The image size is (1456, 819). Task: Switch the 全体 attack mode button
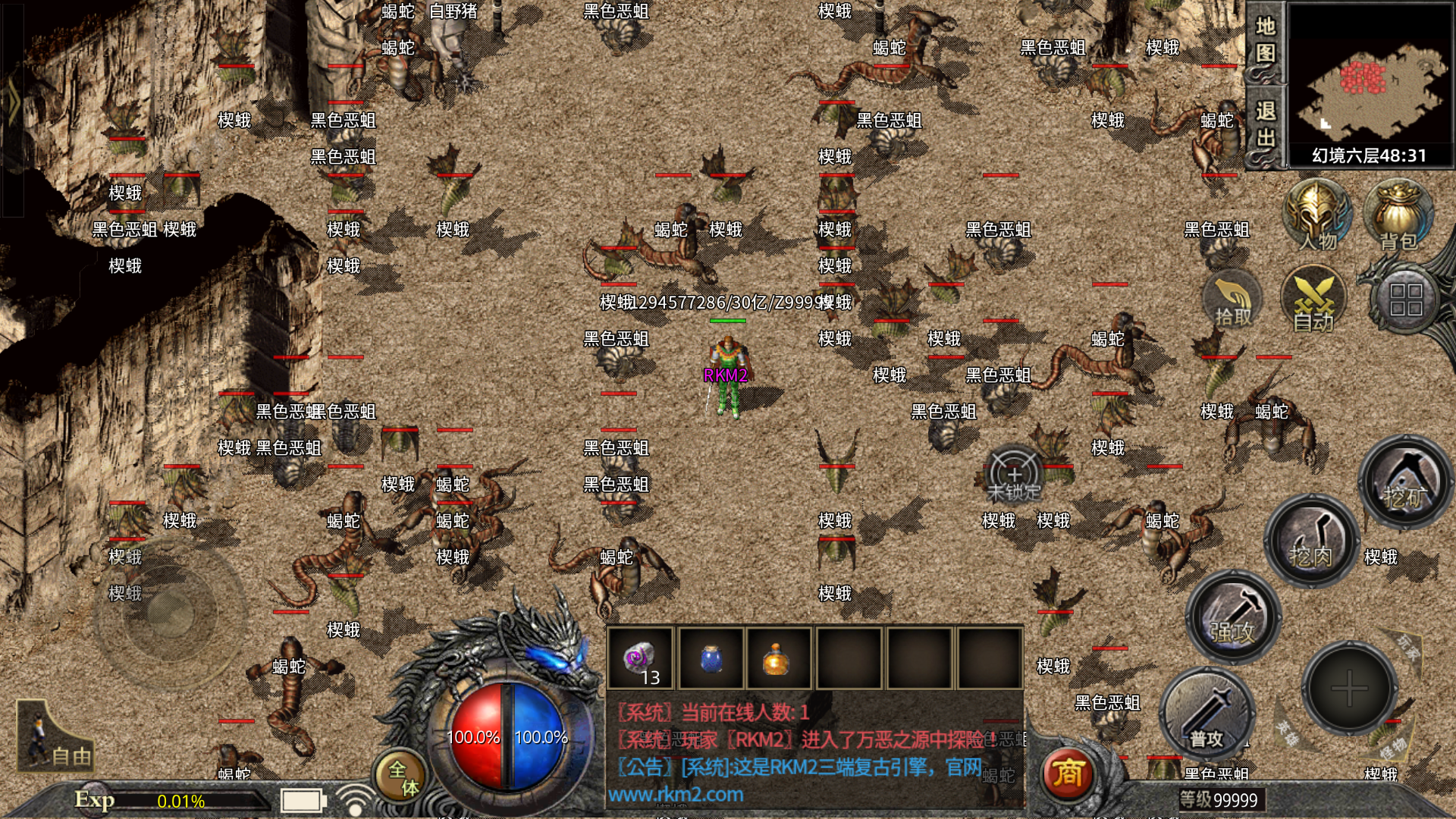[x=402, y=777]
